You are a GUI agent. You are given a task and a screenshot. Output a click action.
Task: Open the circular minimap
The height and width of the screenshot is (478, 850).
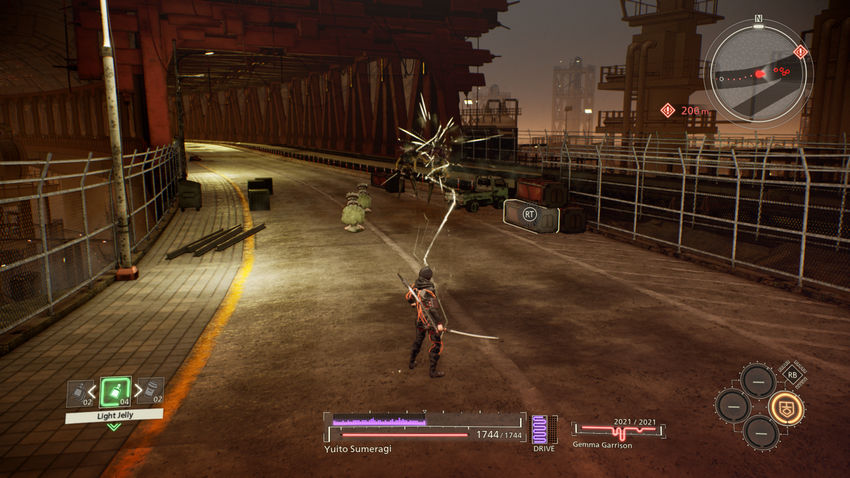pyautogui.click(x=757, y=71)
